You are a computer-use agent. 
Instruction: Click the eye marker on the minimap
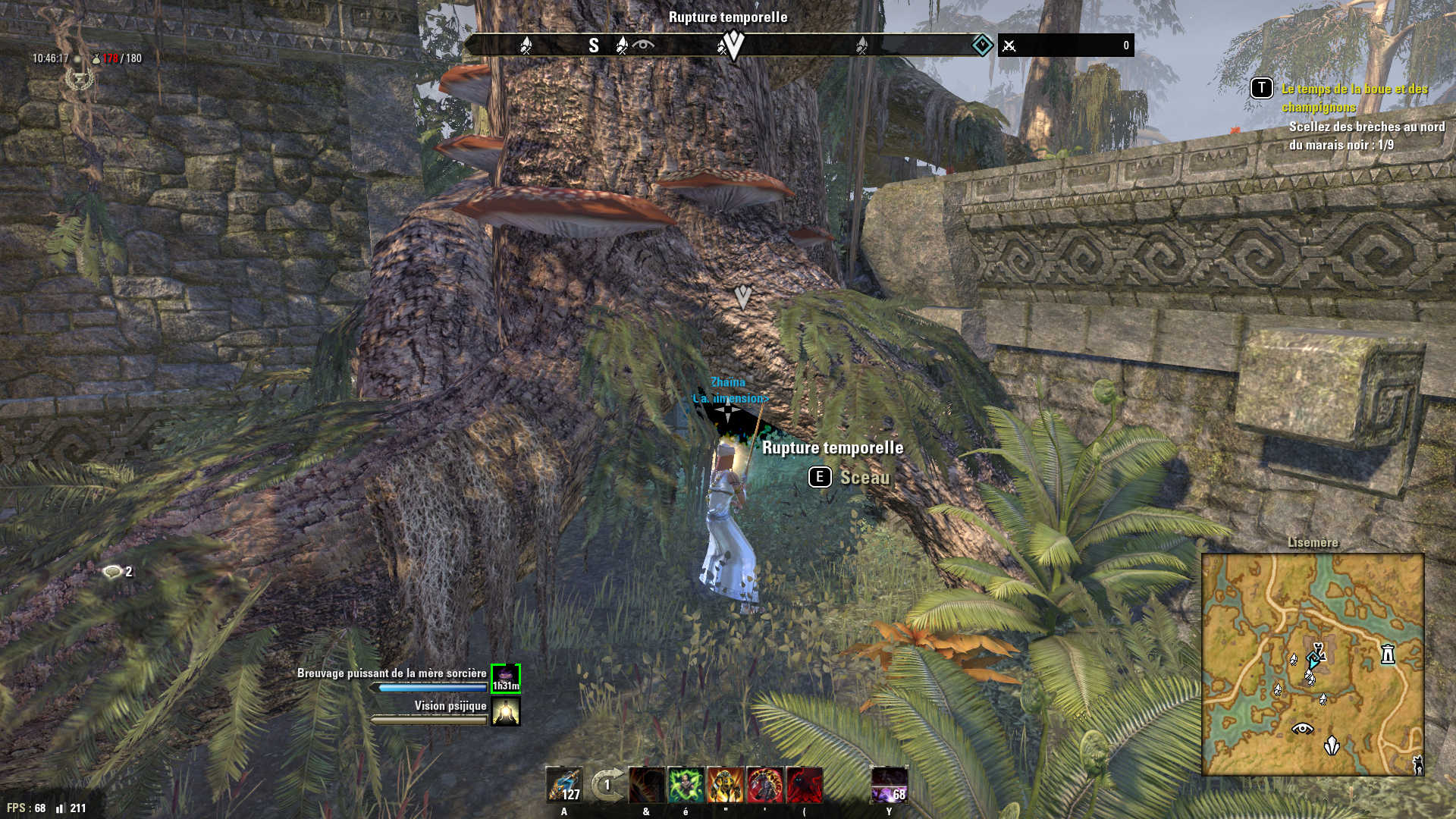tap(1302, 729)
